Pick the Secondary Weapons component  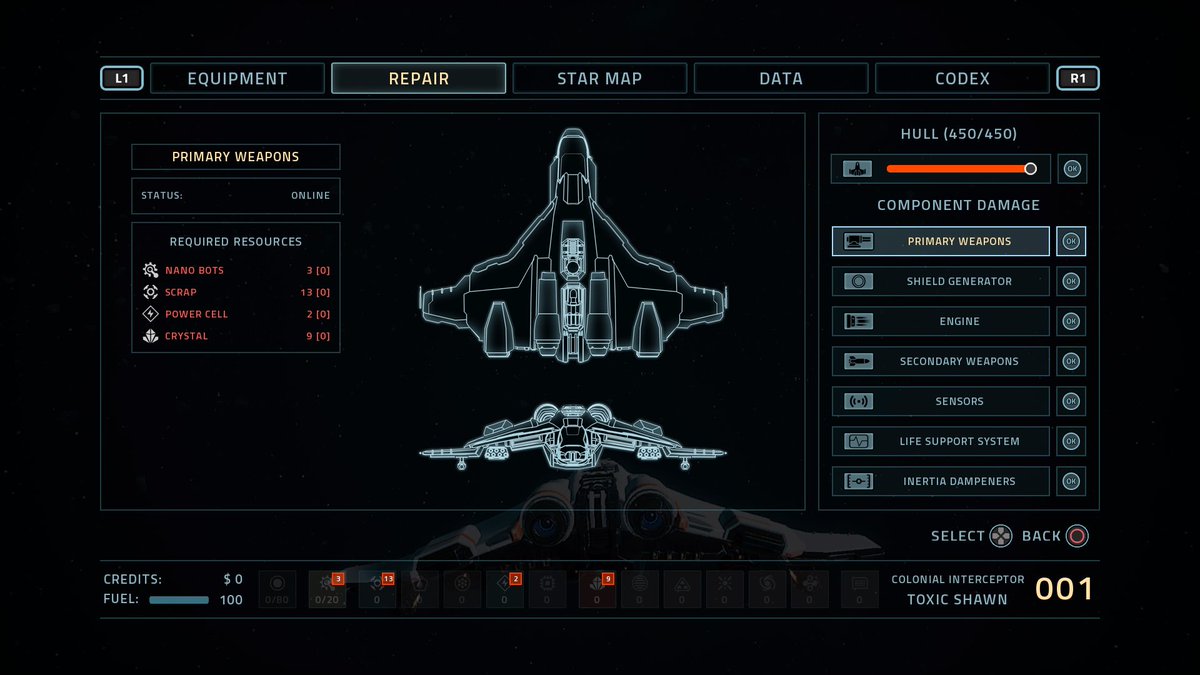[941, 361]
